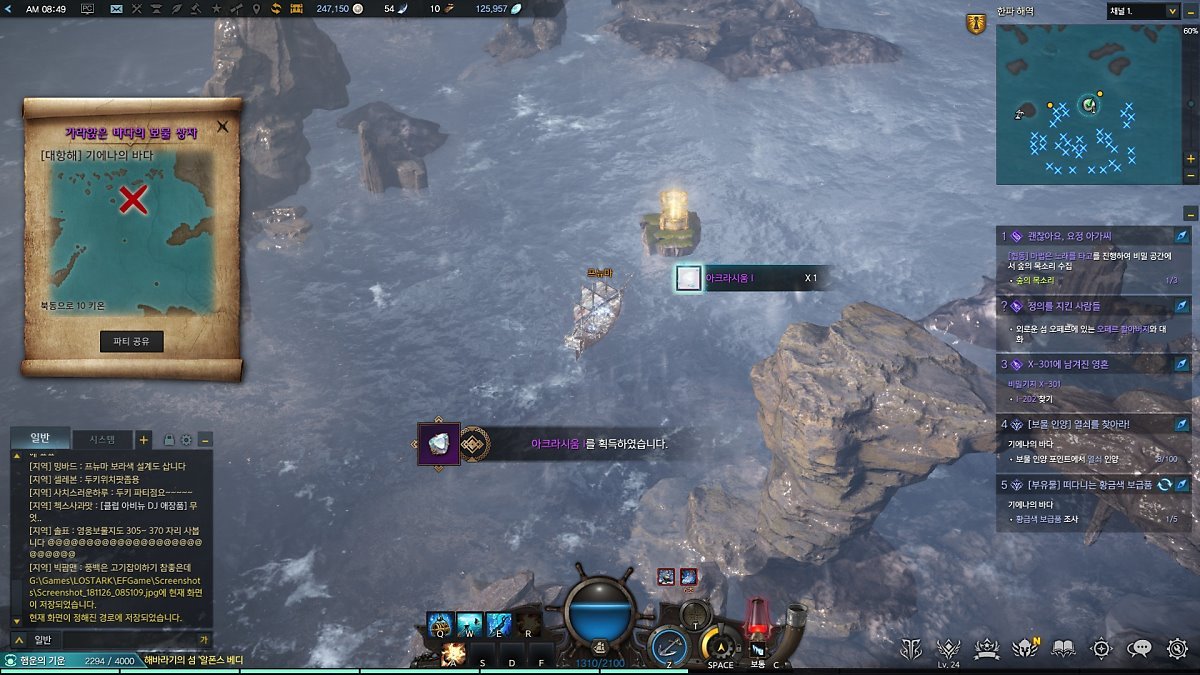Open the speech bubble community menu icon
1200x675 pixels.
tap(1139, 648)
